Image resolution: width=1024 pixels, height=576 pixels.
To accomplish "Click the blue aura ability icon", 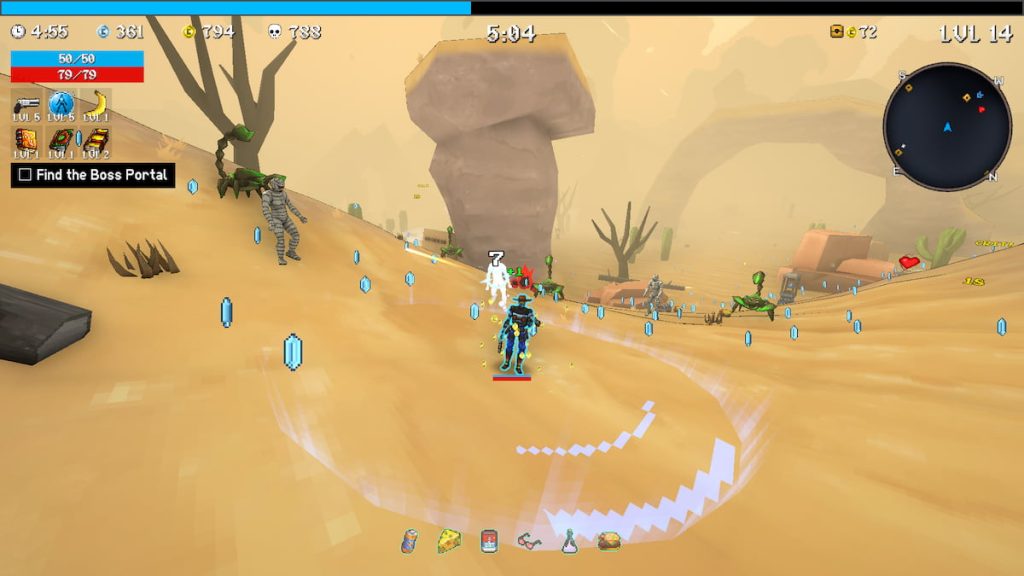I will (x=61, y=103).
